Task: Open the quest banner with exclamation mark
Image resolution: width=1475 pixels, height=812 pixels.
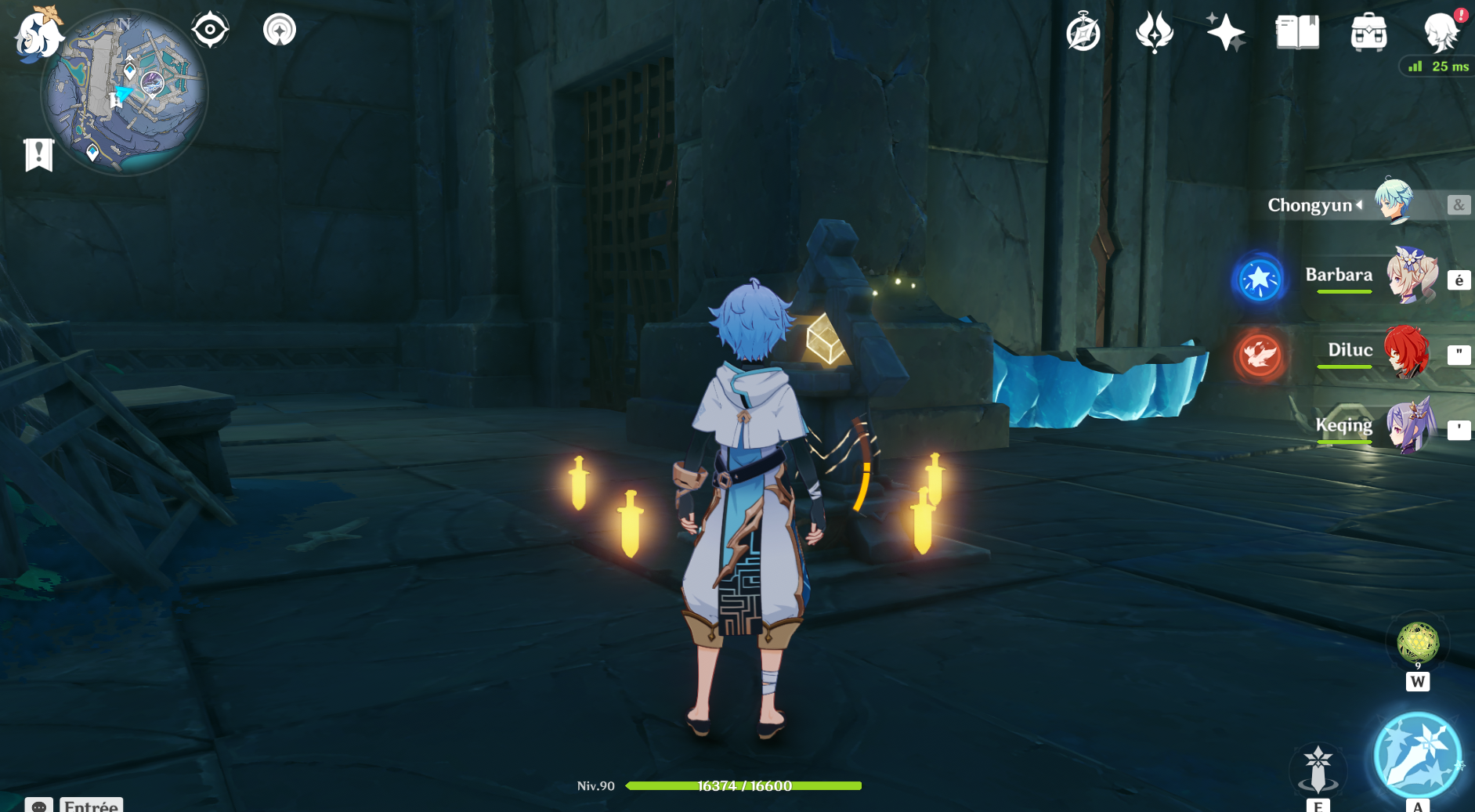Action: click(x=38, y=154)
